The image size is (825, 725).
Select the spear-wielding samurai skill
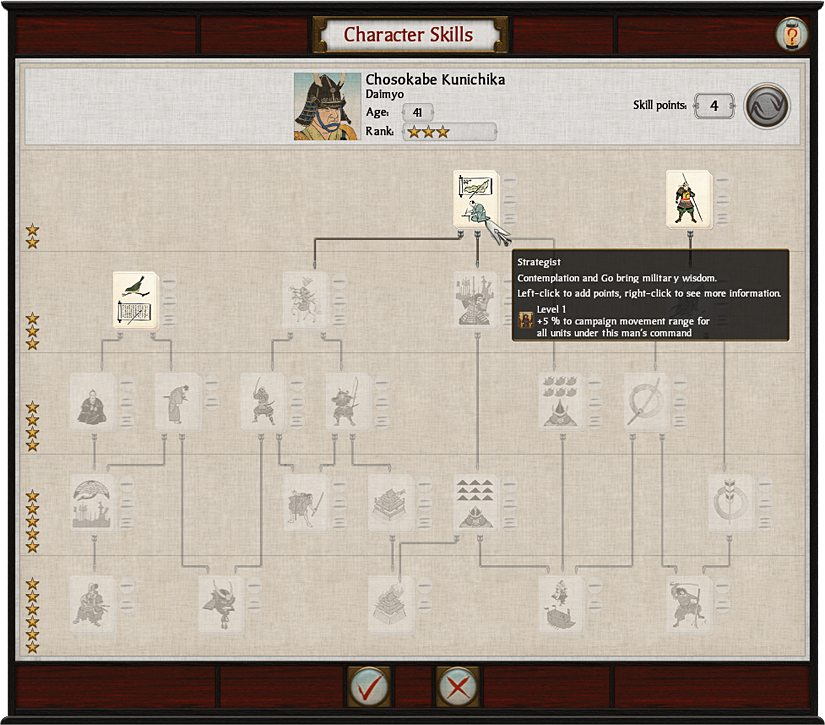point(689,200)
